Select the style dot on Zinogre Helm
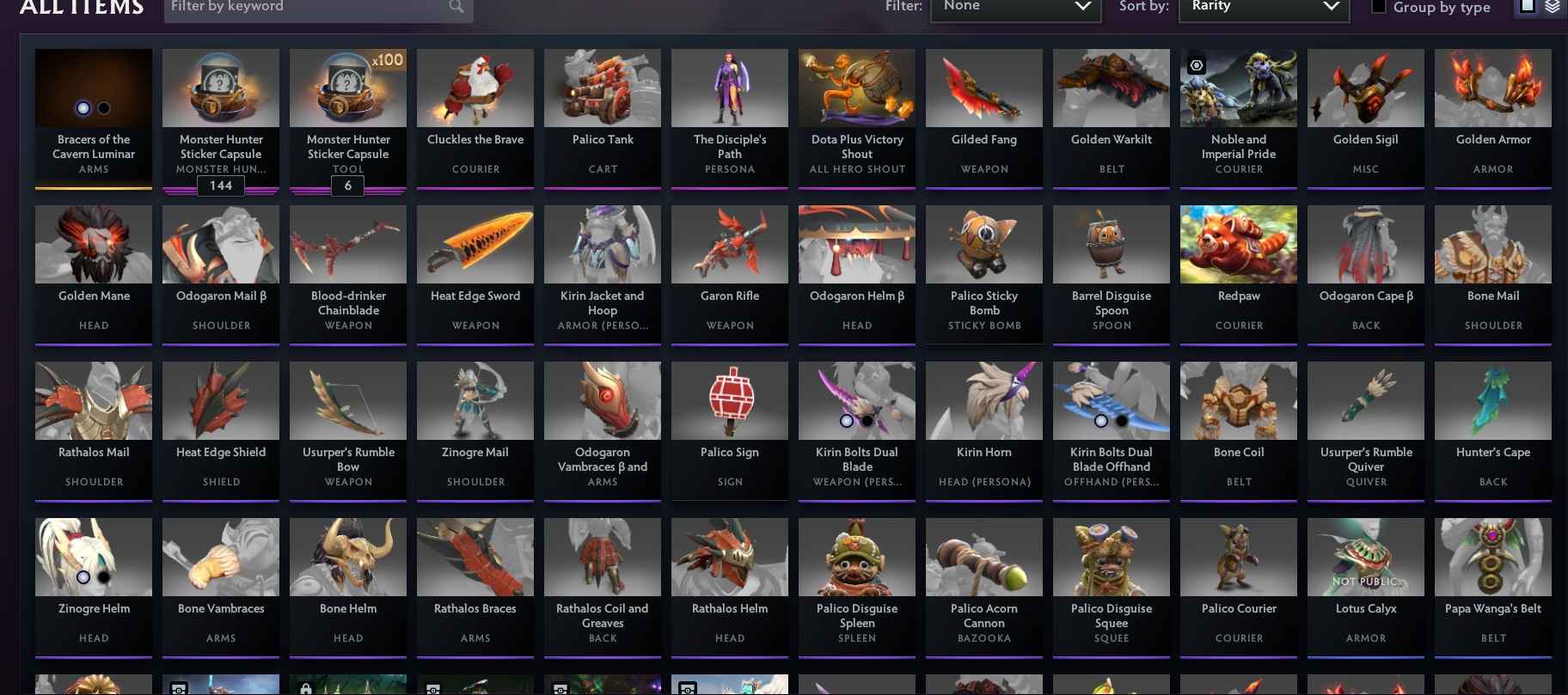The height and width of the screenshot is (695, 1568). 83,578
